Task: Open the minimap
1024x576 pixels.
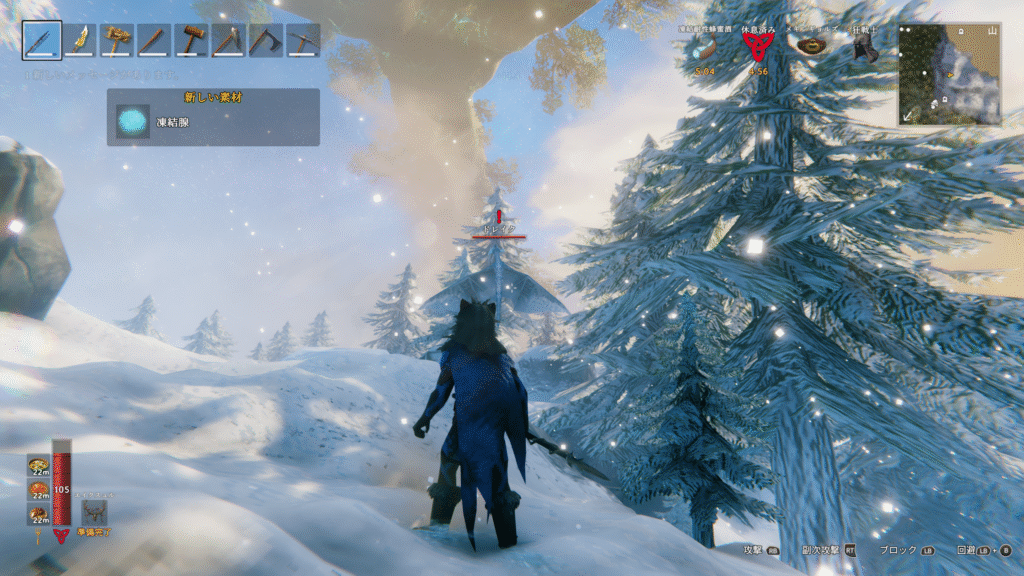Action: point(949,74)
